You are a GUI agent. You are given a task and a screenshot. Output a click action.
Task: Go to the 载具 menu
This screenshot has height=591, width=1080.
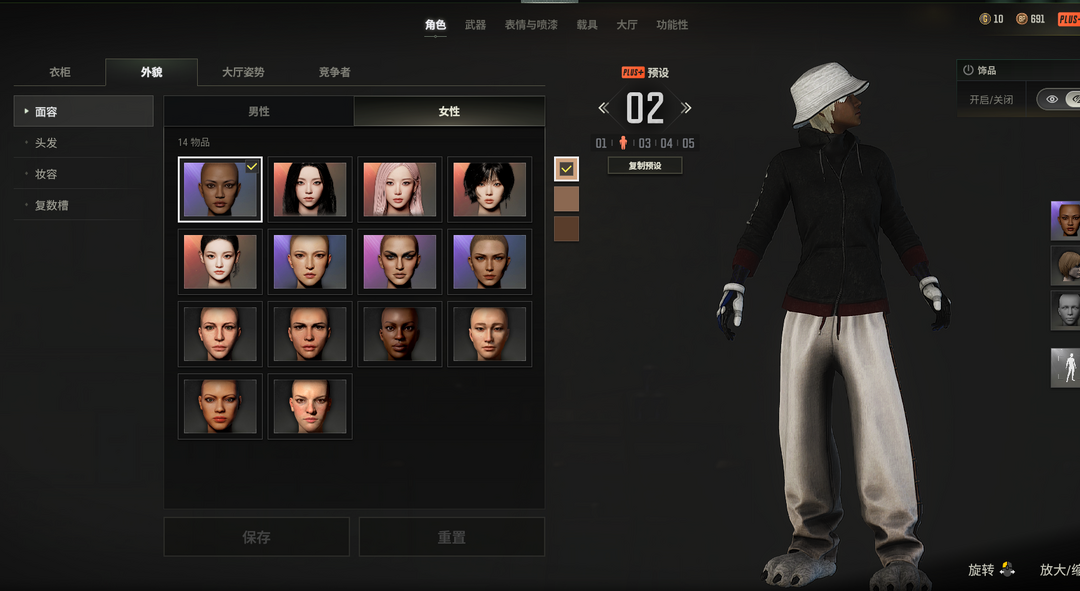tap(587, 25)
